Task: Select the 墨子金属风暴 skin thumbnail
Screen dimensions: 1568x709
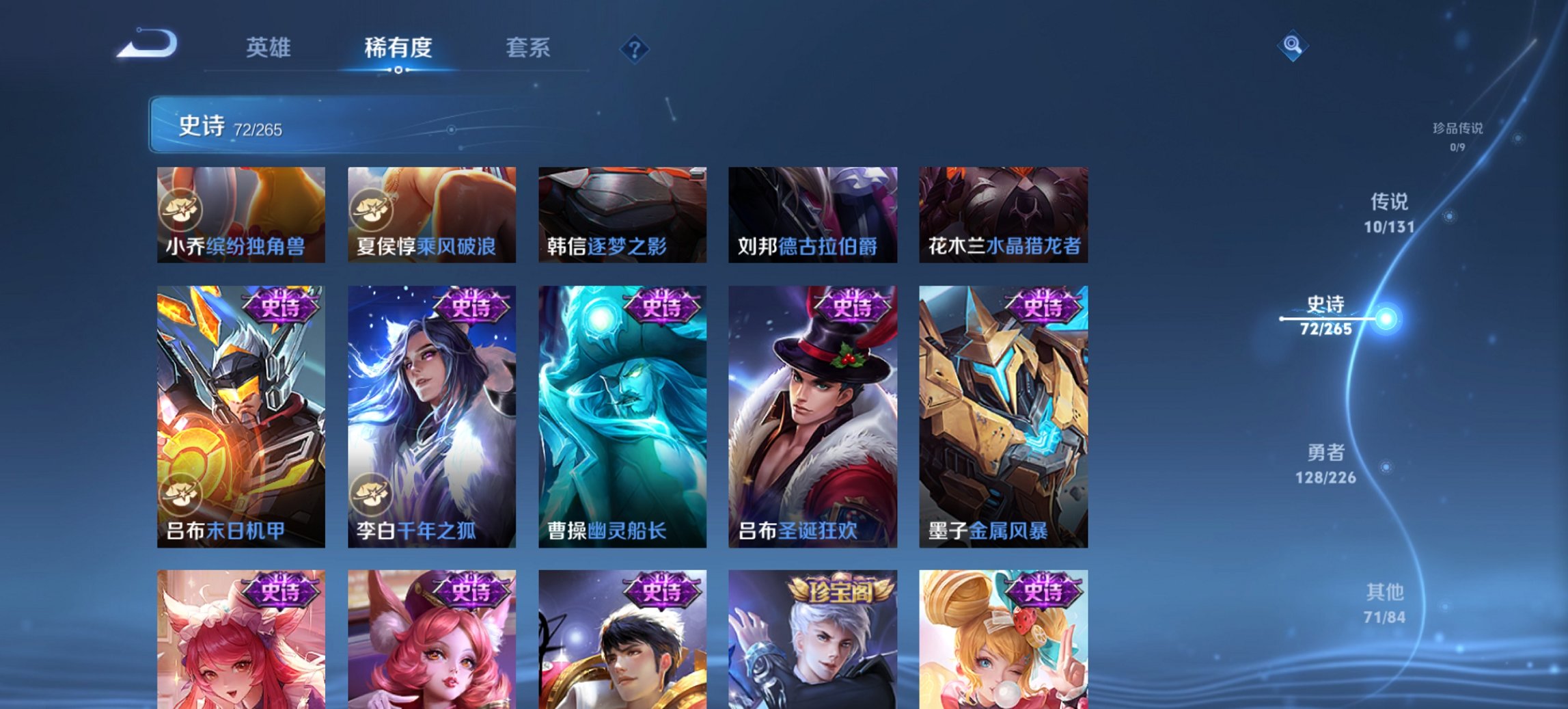Action: 1004,417
